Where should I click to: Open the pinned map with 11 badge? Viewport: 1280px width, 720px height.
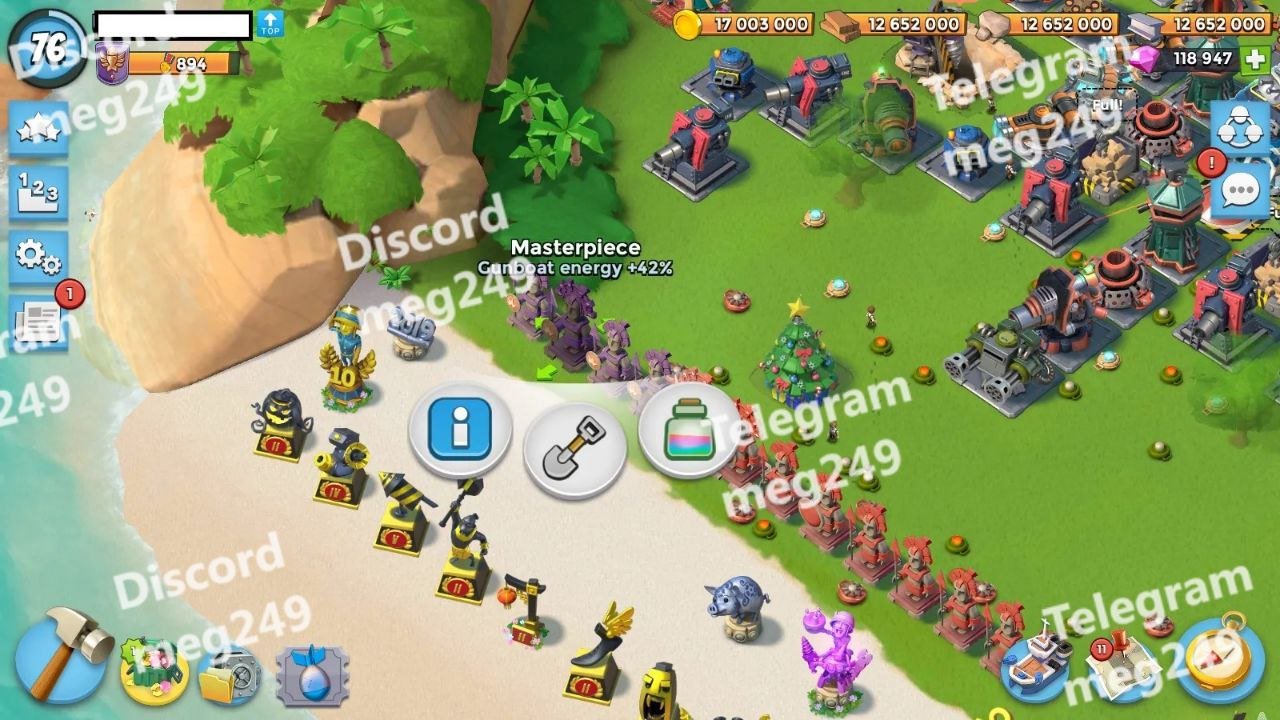coord(1122,663)
